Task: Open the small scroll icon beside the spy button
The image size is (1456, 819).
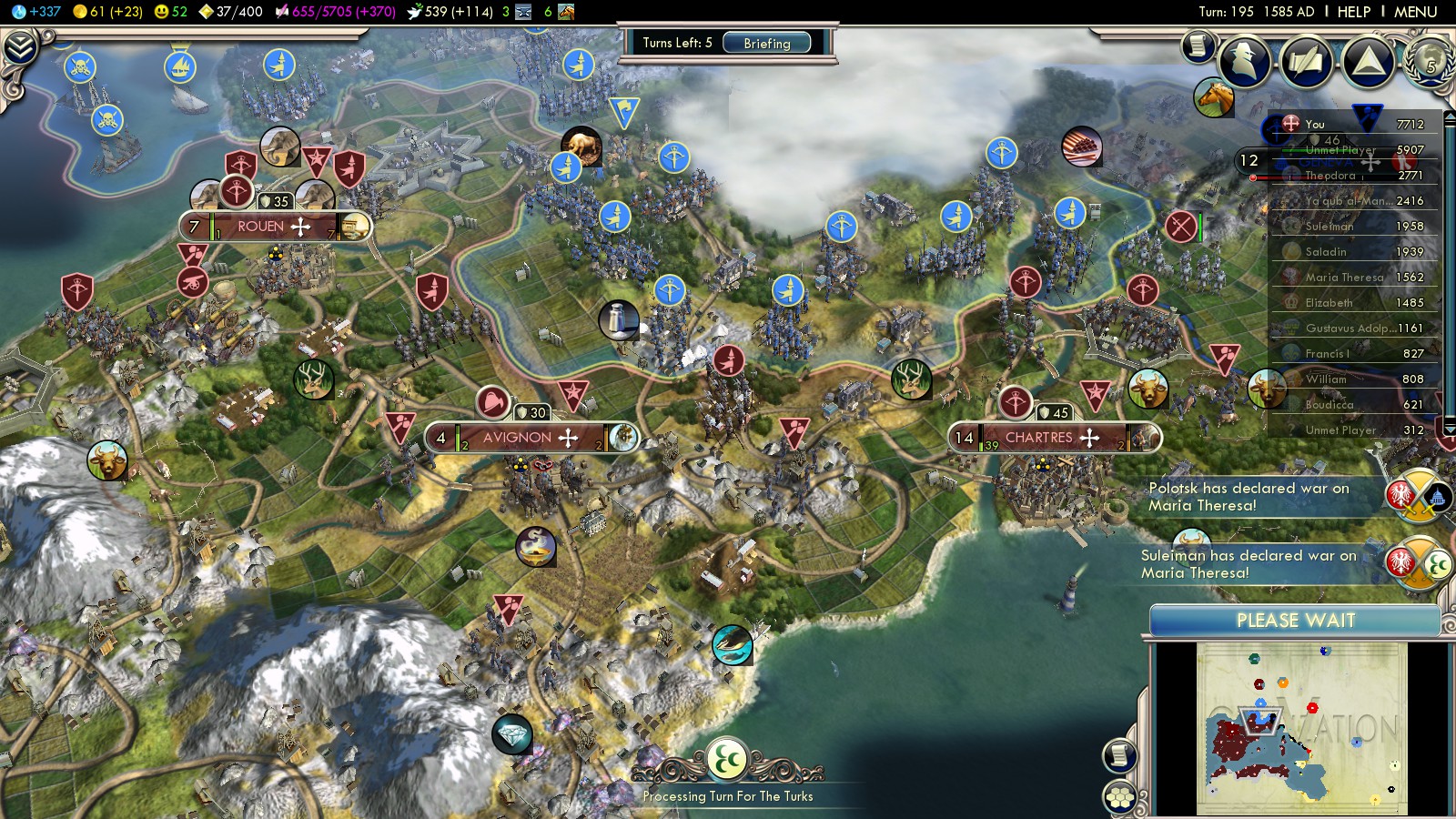Action: (x=1198, y=45)
